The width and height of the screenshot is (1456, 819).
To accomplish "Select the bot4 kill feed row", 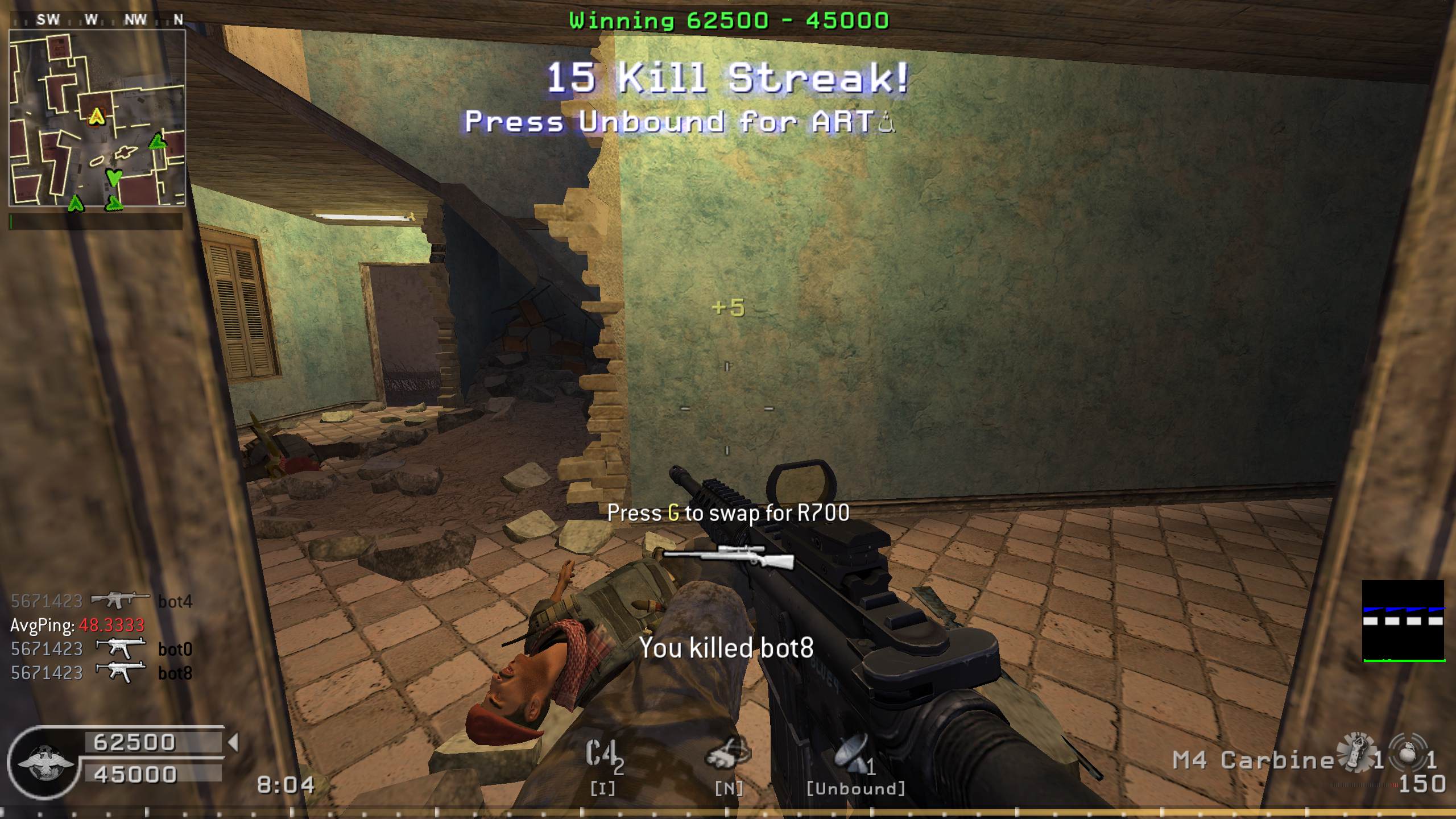I will [x=102, y=601].
